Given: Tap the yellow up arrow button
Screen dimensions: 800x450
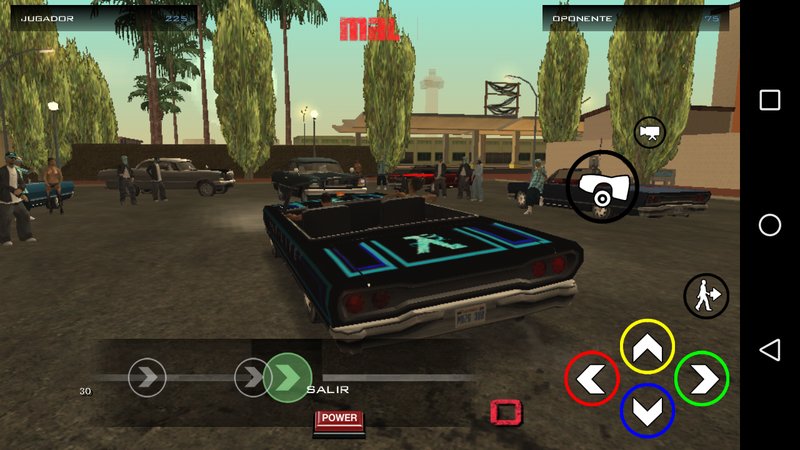Looking at the screenshot, I should 647,347.
